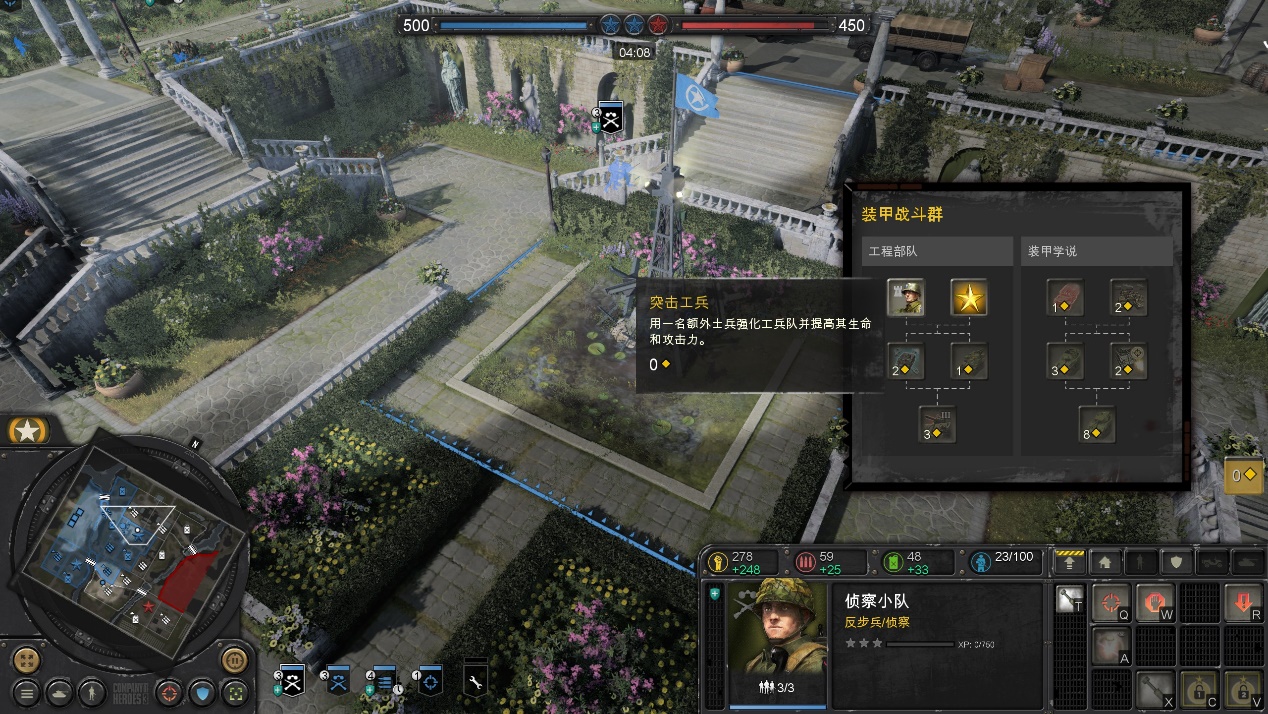Choose the gold star battlegroup ability
The image size is (1268, 714).
tap(968, 297)
